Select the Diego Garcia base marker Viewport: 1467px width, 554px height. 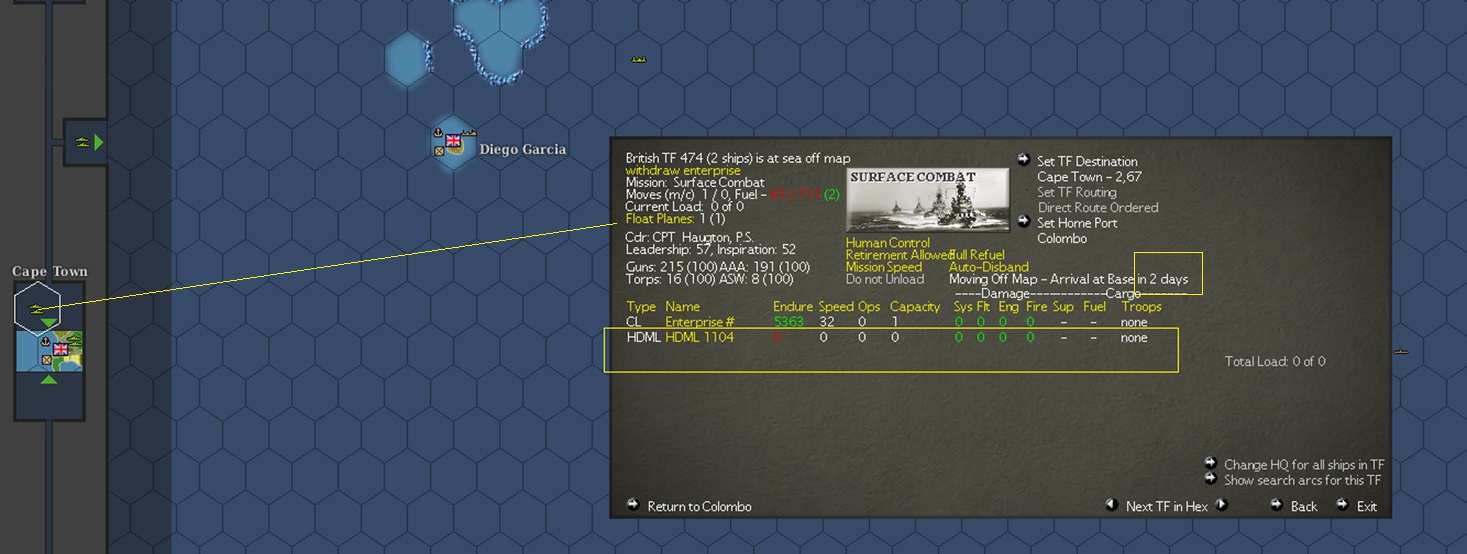[454, 146]
